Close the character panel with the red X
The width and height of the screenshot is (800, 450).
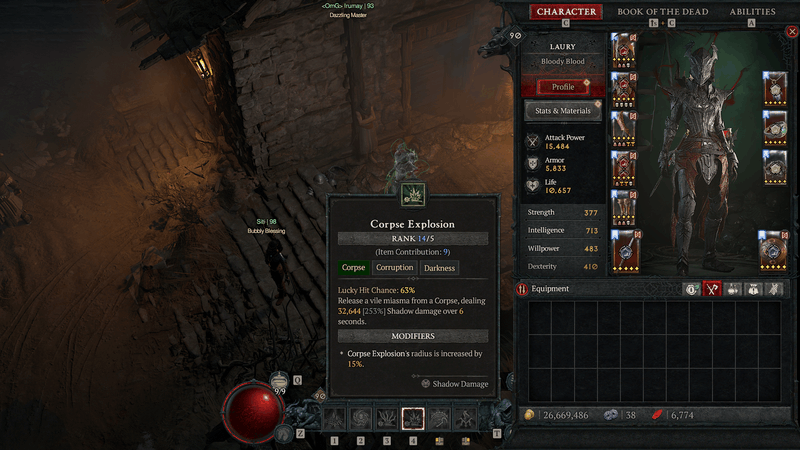coord(792,32)
